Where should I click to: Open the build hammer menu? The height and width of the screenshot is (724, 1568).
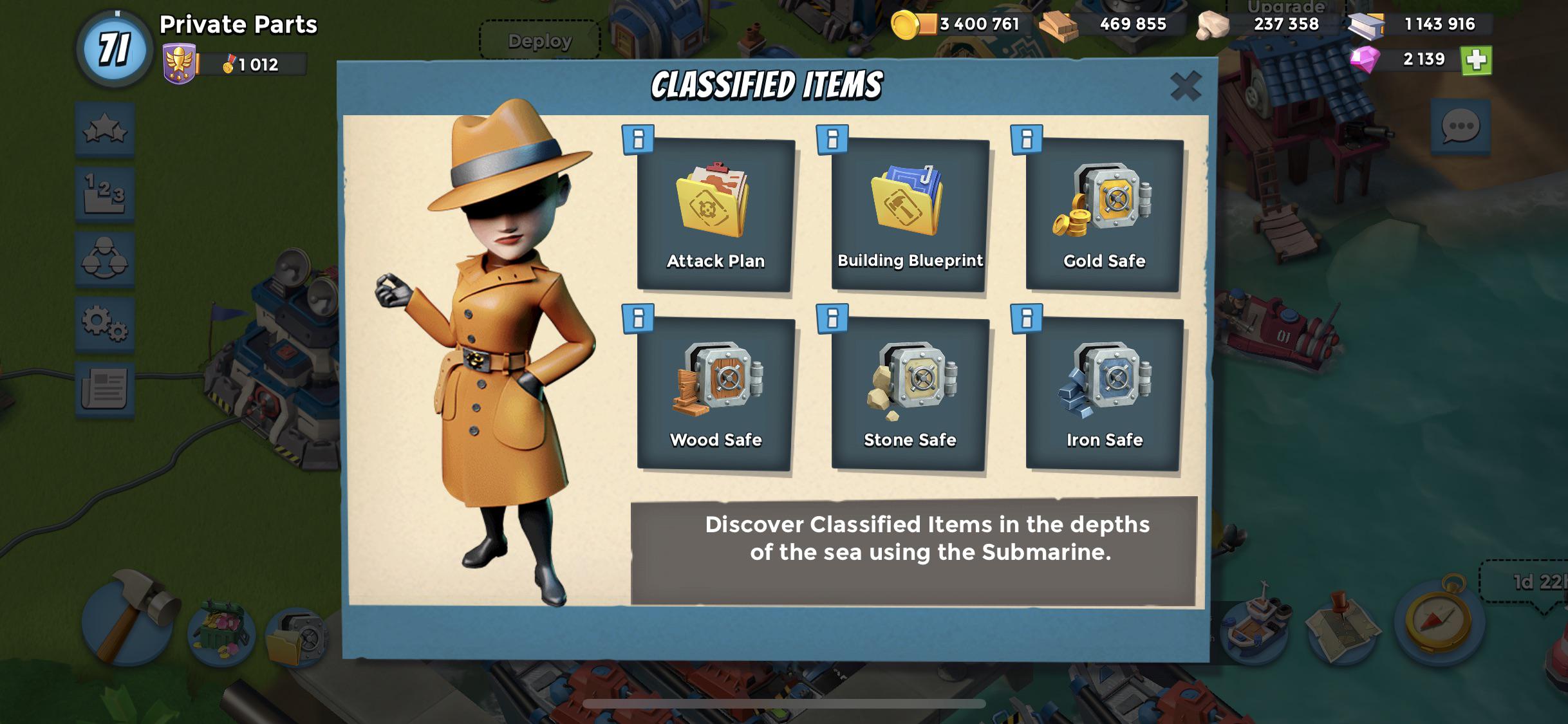[x=129, y=618]
